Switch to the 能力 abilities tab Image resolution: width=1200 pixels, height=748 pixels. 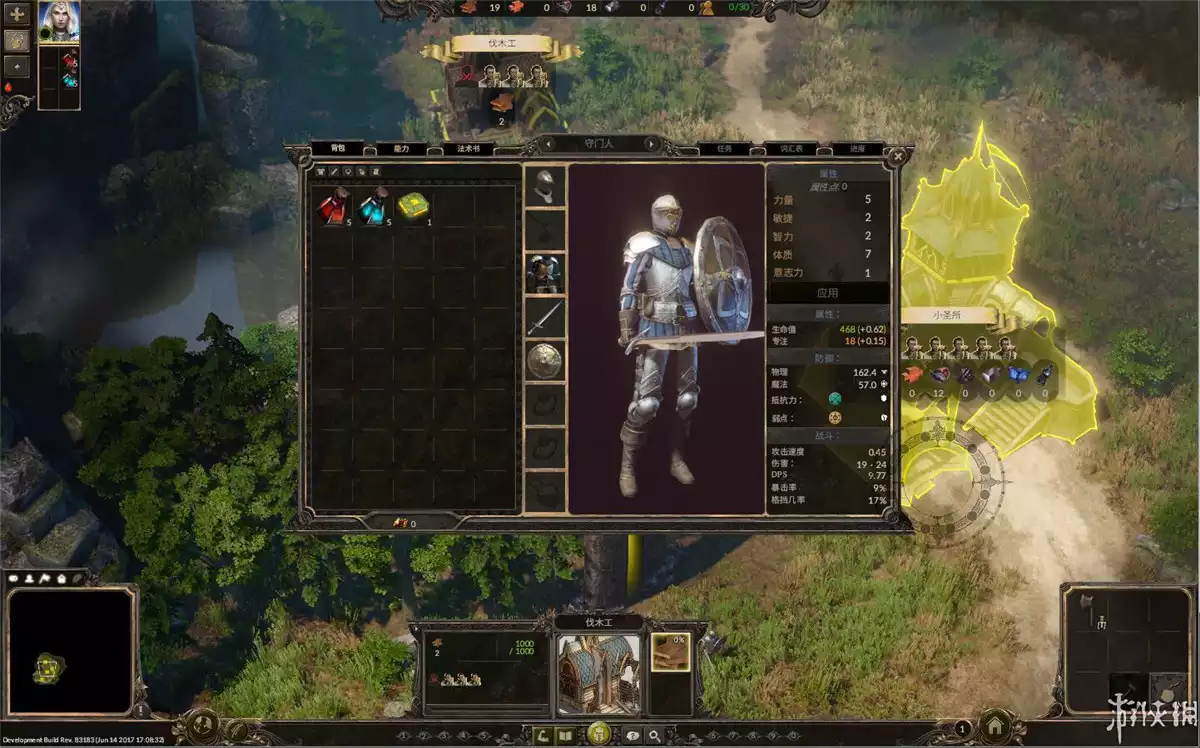(401, 149)
